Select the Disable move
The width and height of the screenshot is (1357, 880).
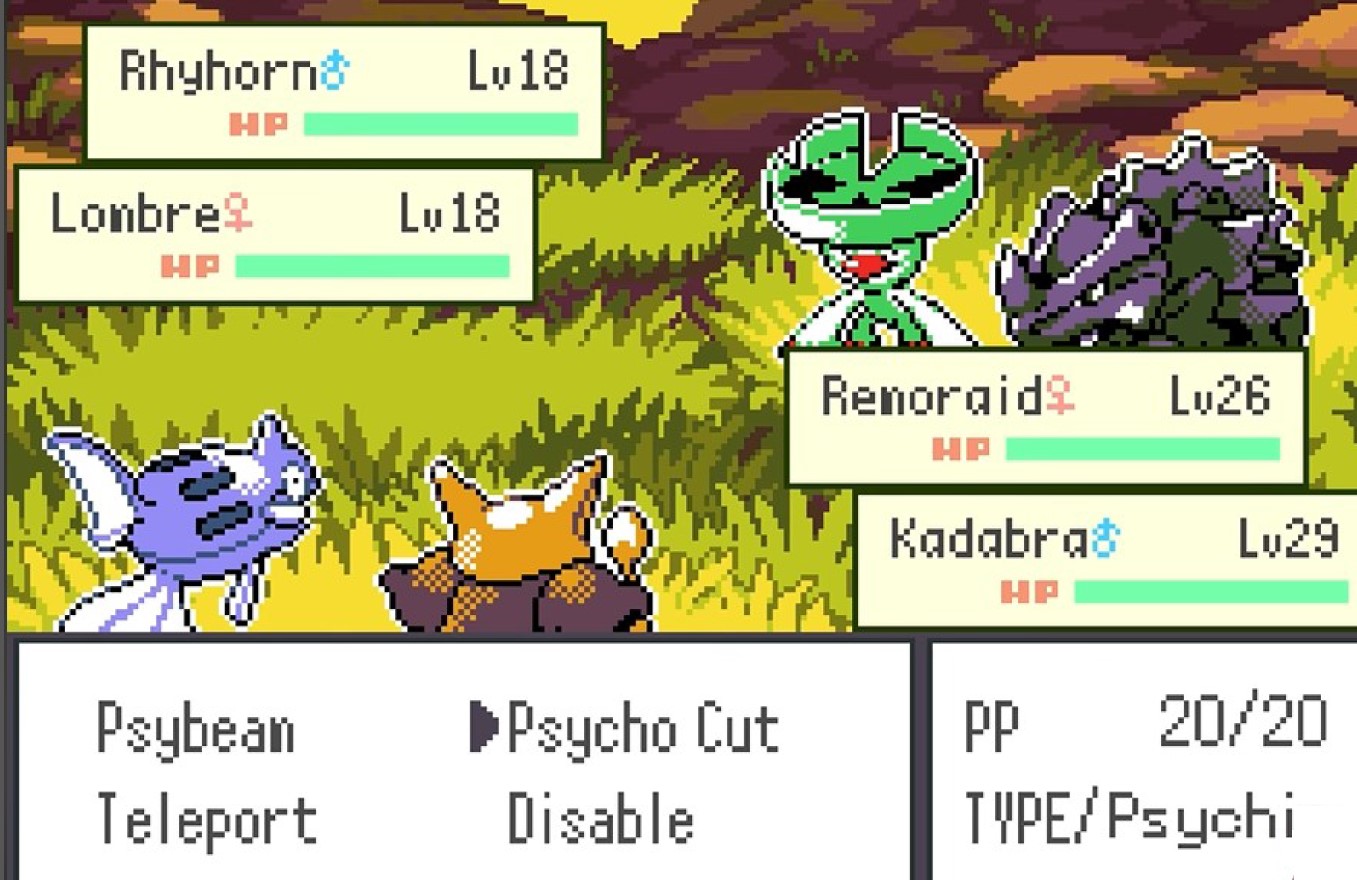click(600, 820)
